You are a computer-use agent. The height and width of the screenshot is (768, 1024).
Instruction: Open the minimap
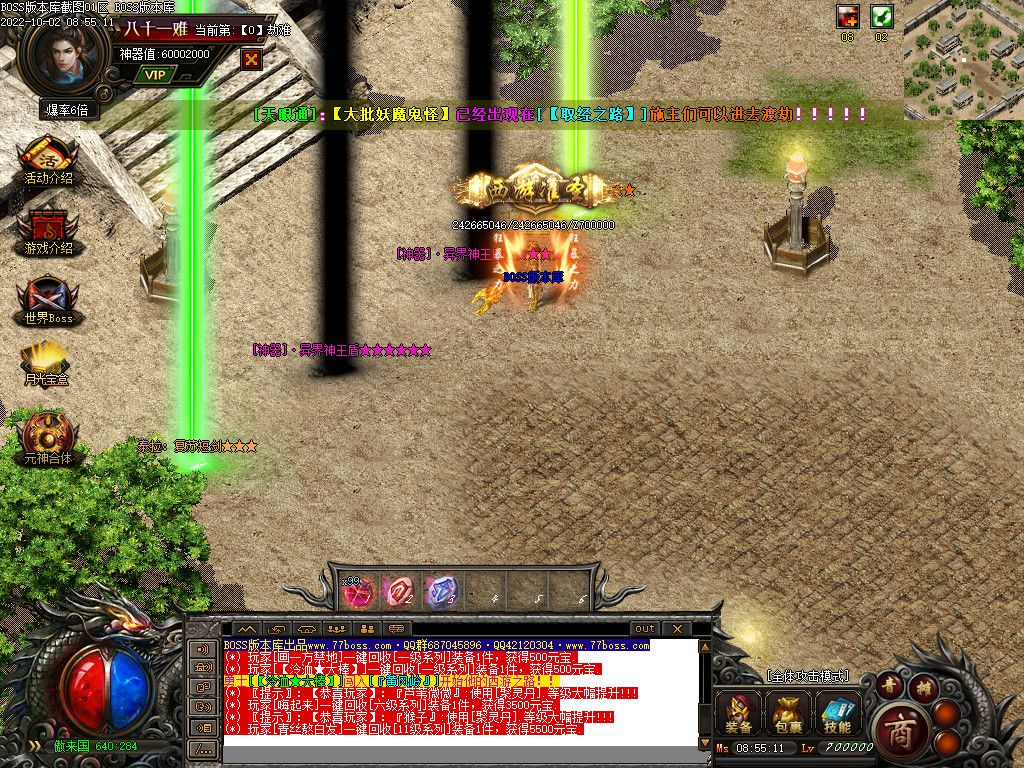click(x=963, y=60)
